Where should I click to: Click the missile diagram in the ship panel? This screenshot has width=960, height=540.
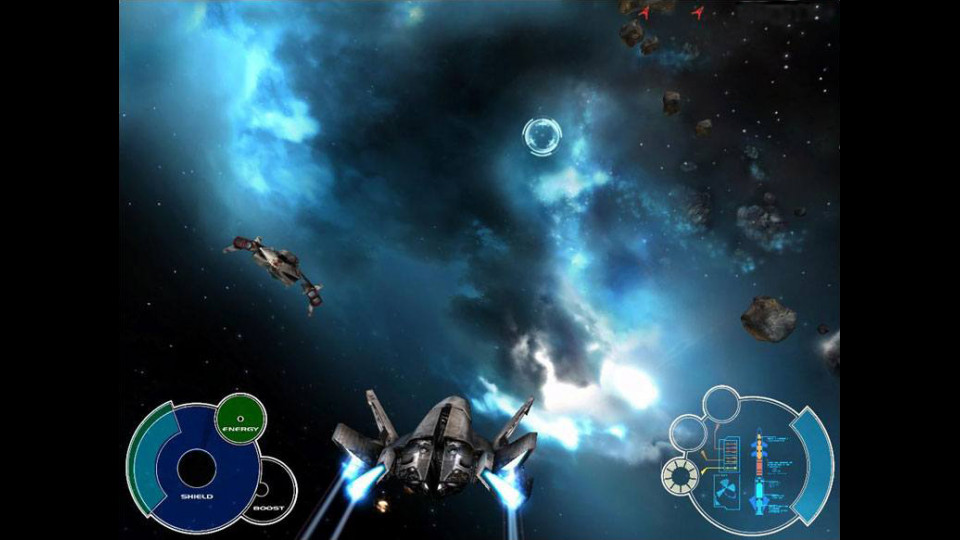pos(759,470)
